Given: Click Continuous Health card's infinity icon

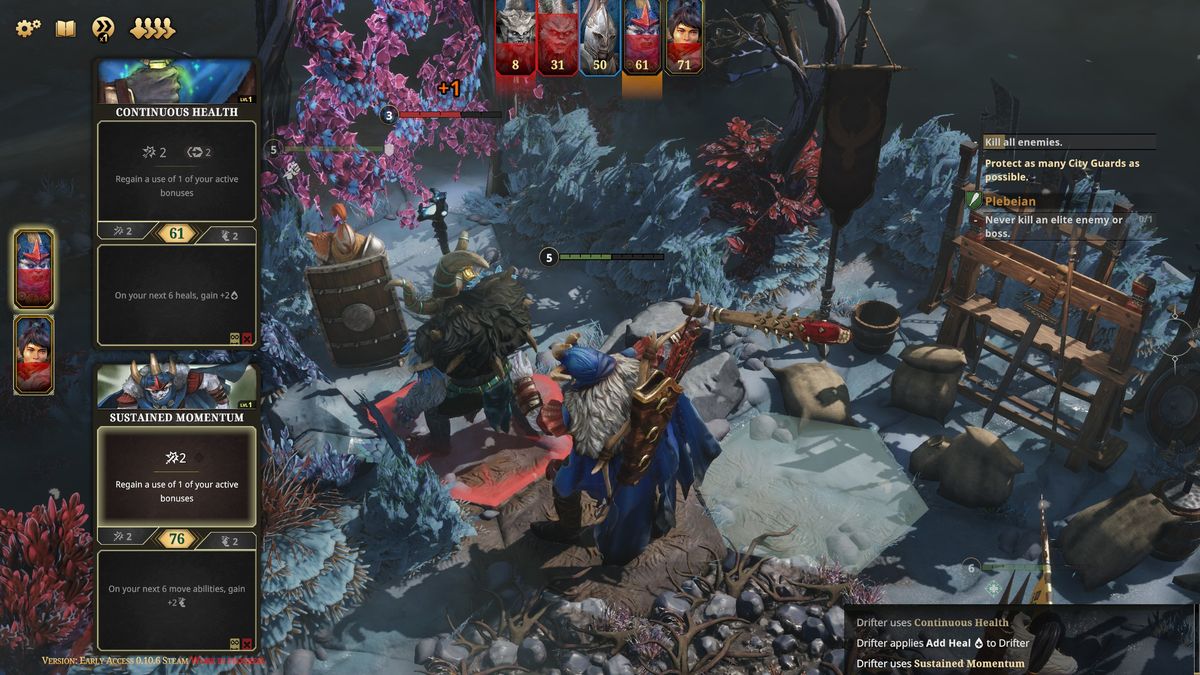Looking at the screenshot, I should [235, 339].
